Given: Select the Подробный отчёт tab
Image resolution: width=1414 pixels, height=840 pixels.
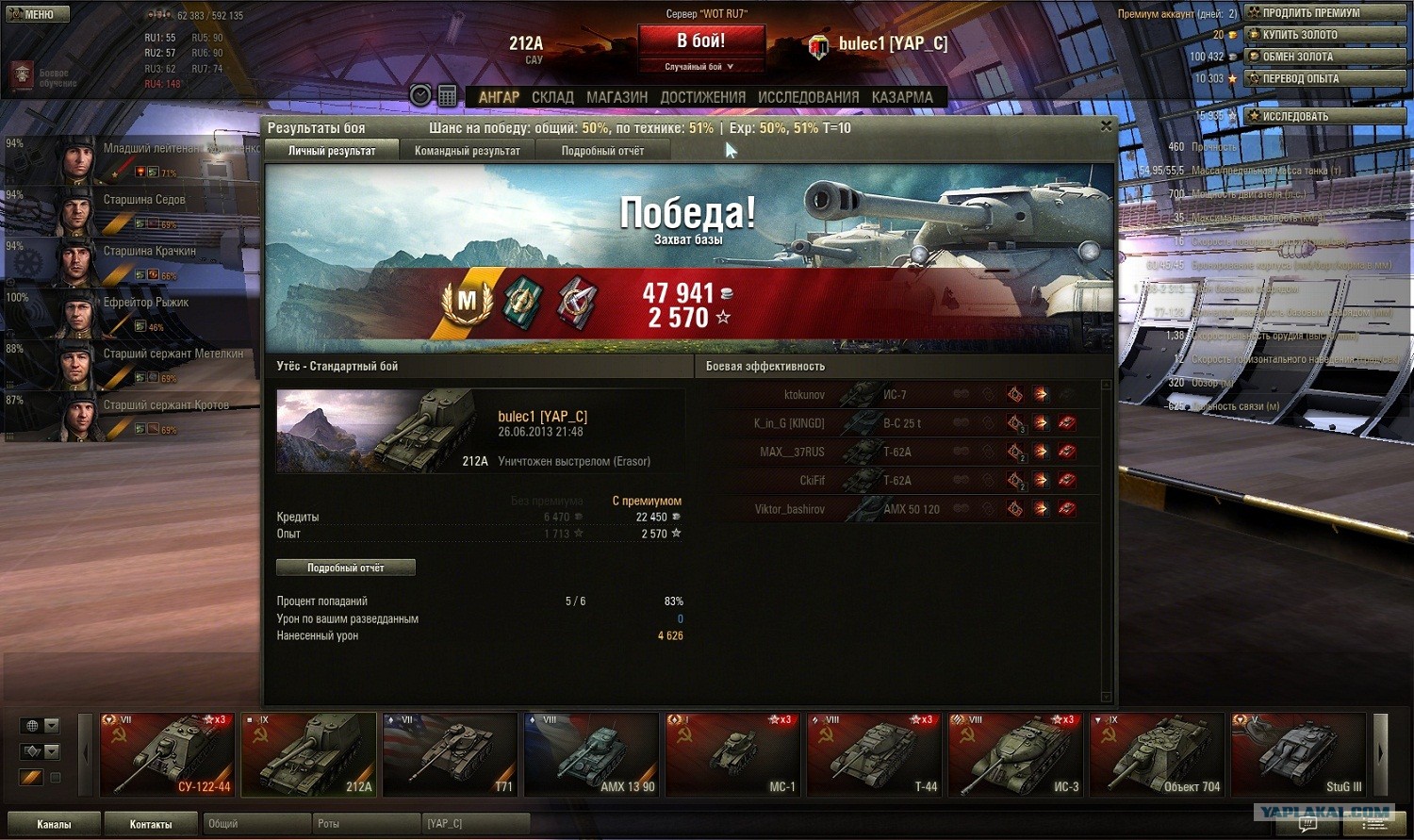Looking at the screenshot, I should tap(602, 151).
